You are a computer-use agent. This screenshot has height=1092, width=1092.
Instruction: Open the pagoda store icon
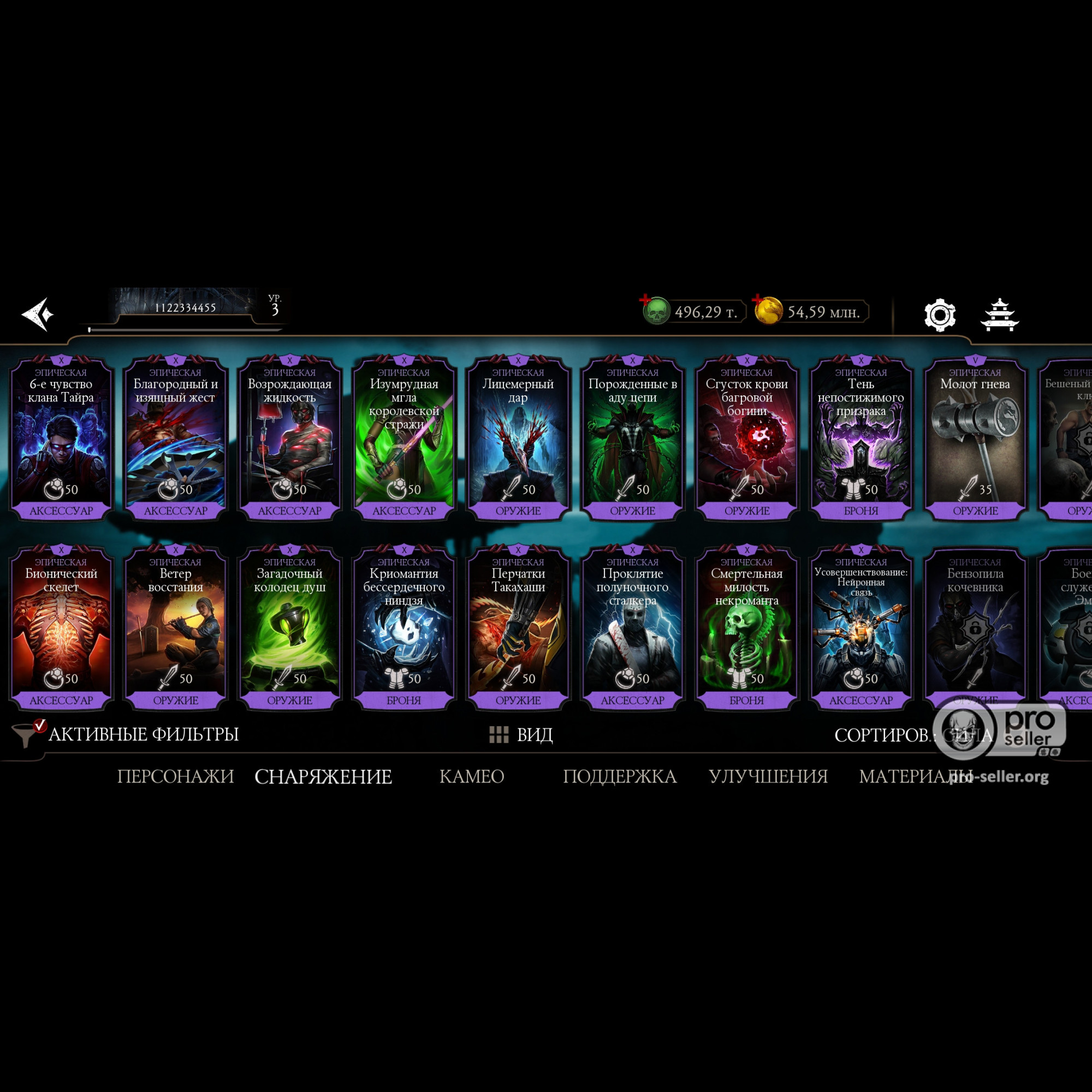coord(999,315)
